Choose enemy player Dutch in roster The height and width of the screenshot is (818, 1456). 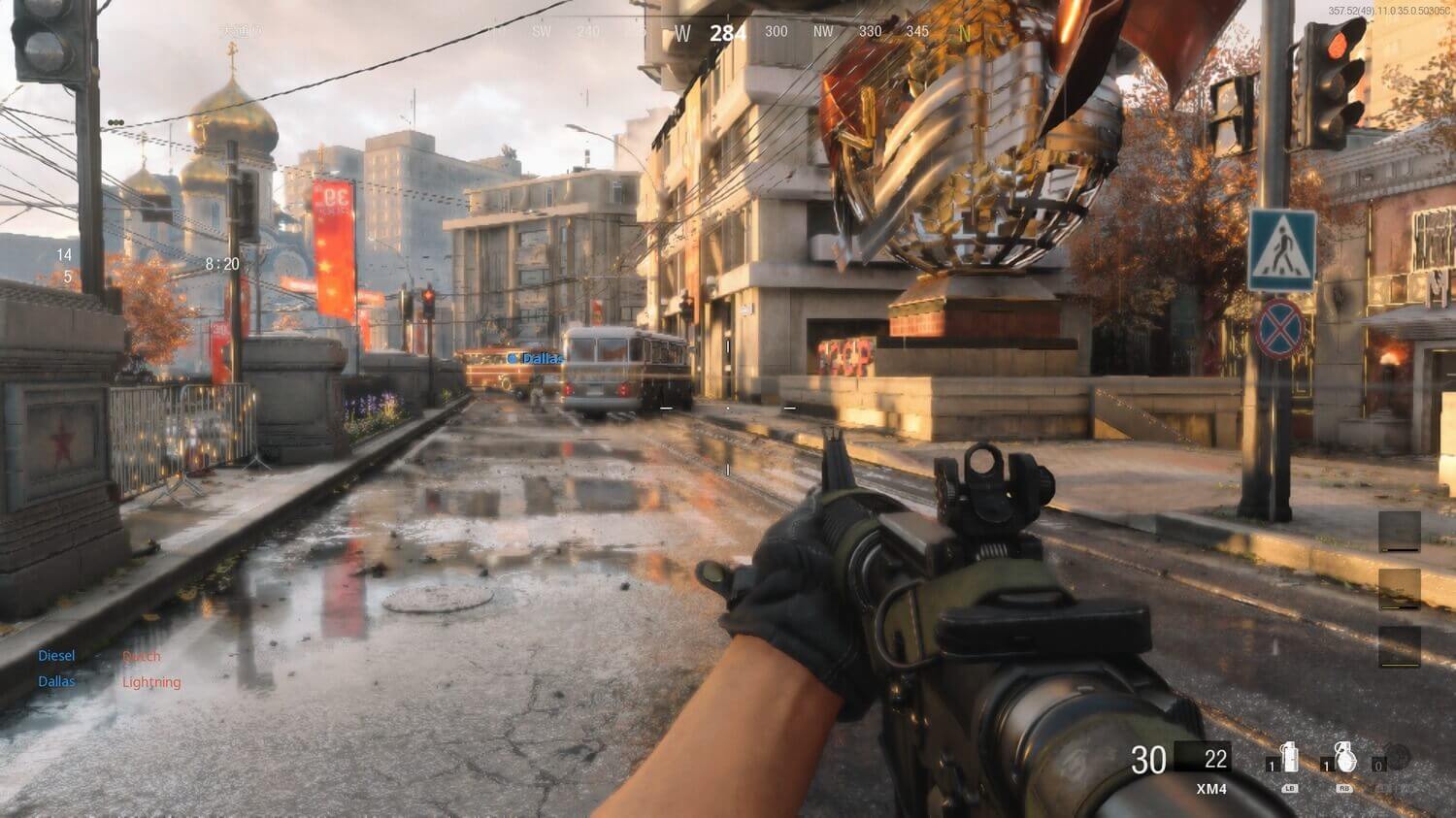coord(142,656)
